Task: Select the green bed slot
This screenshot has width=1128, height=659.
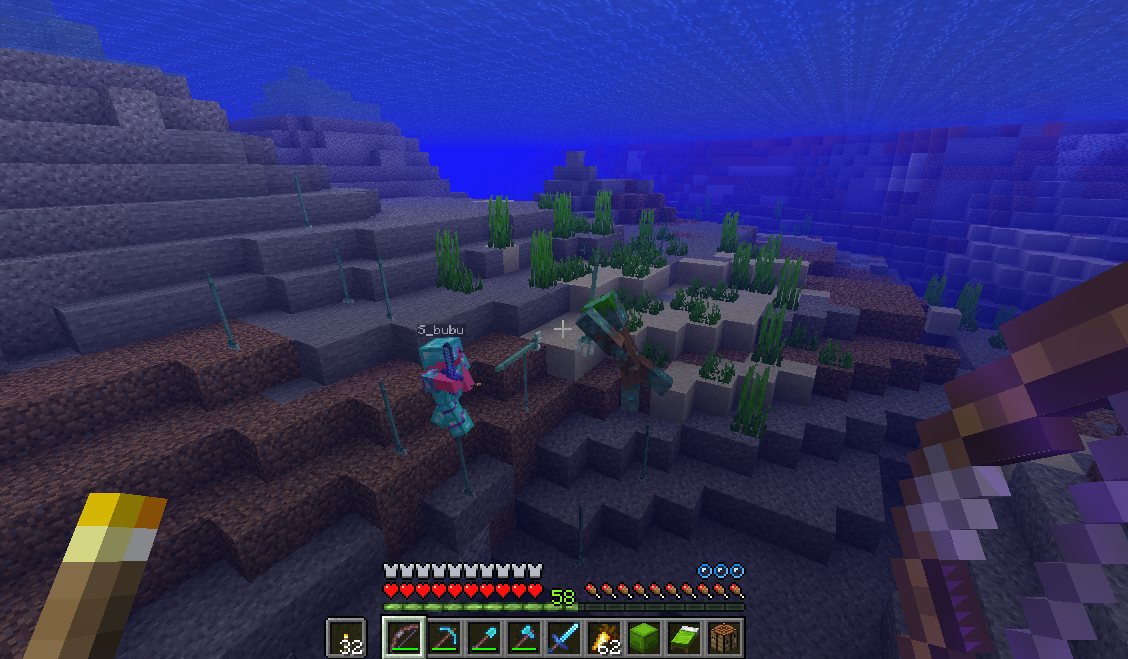Action: coord(683,637)
